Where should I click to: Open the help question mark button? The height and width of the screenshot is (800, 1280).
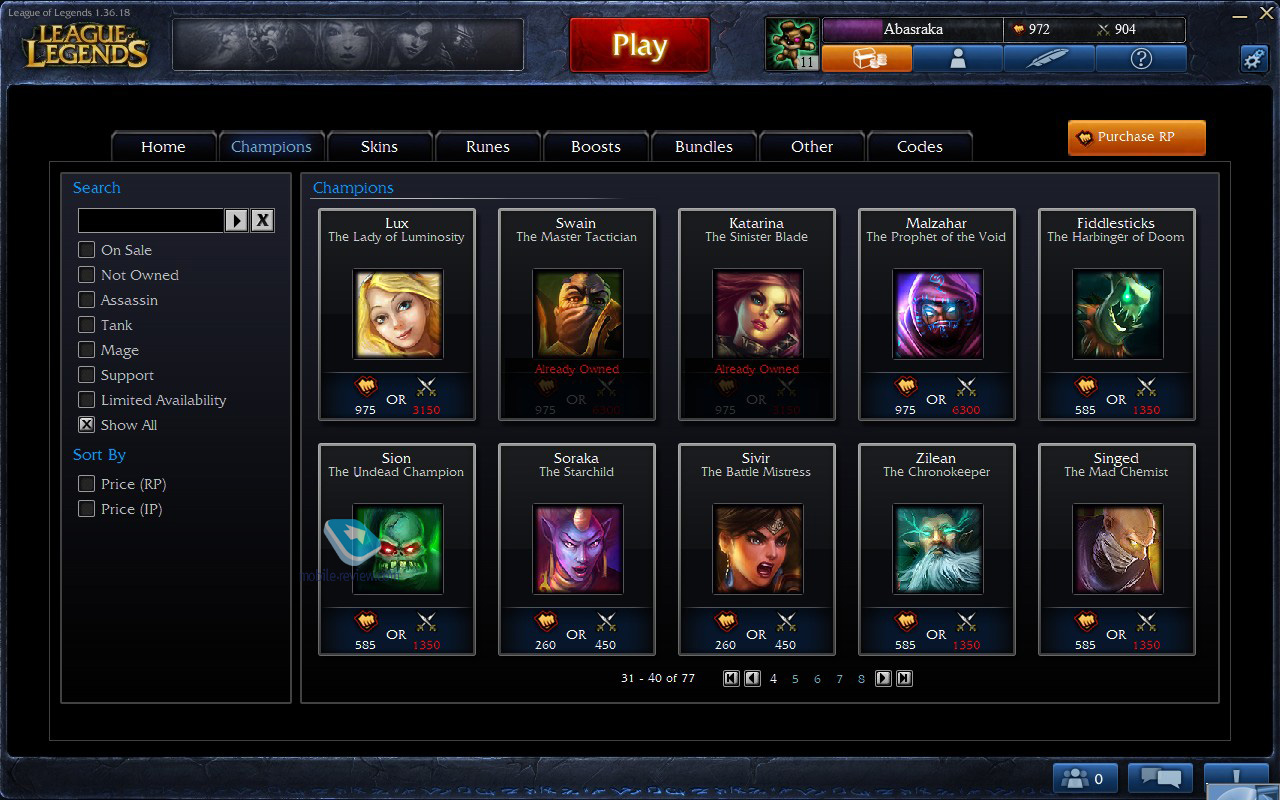(1141, 59)
